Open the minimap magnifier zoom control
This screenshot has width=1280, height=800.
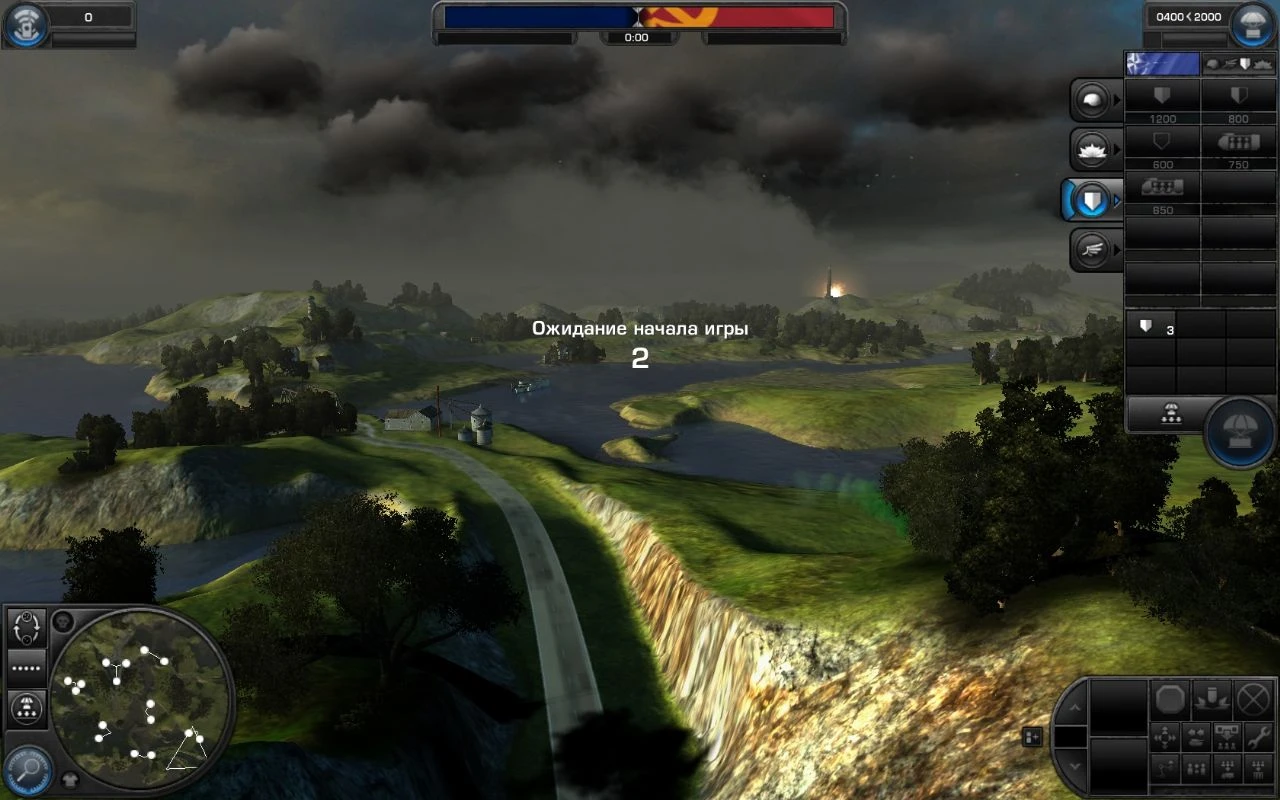pos(27,764)
